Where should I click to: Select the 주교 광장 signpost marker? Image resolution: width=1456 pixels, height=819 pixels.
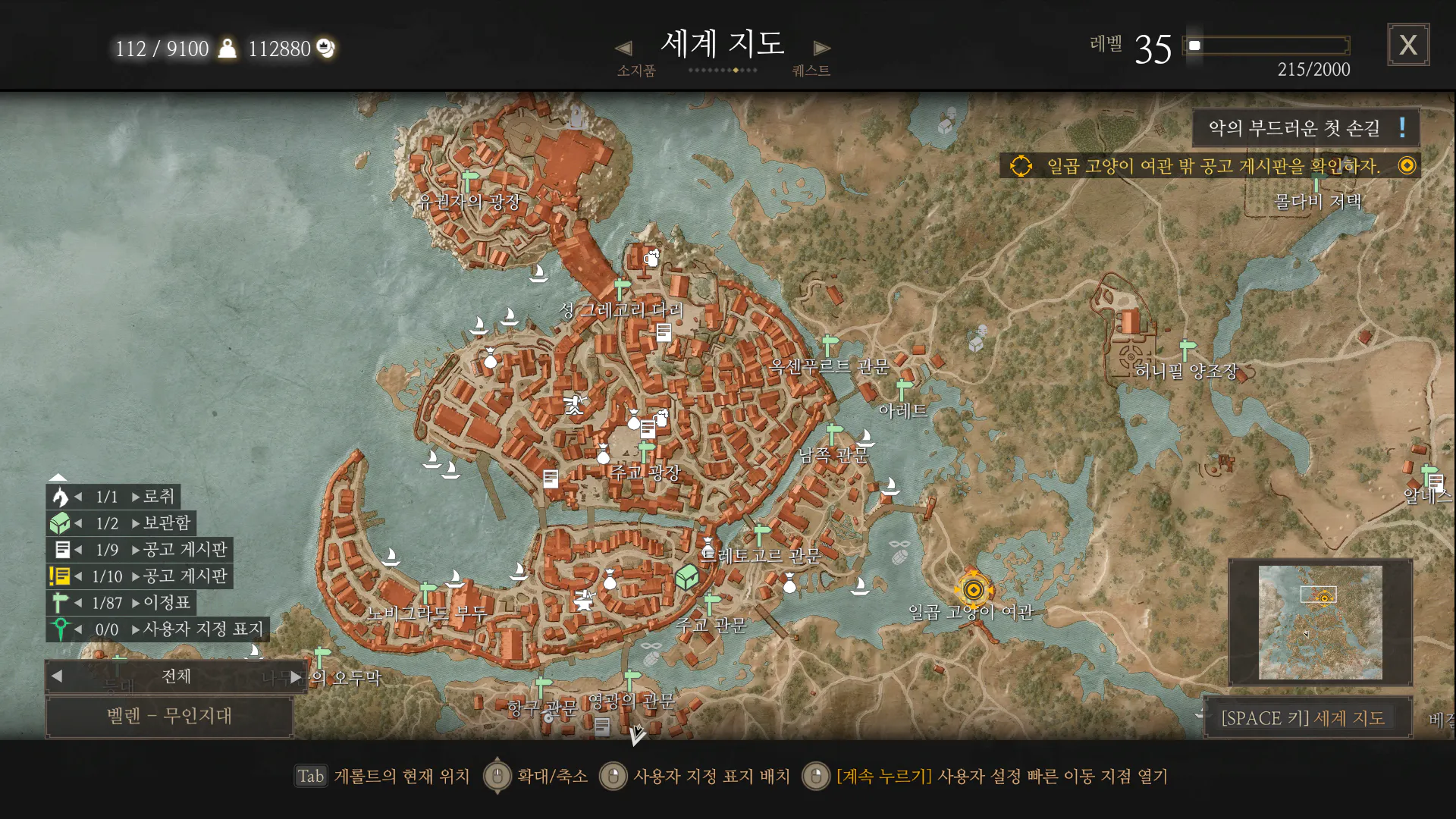646,452
